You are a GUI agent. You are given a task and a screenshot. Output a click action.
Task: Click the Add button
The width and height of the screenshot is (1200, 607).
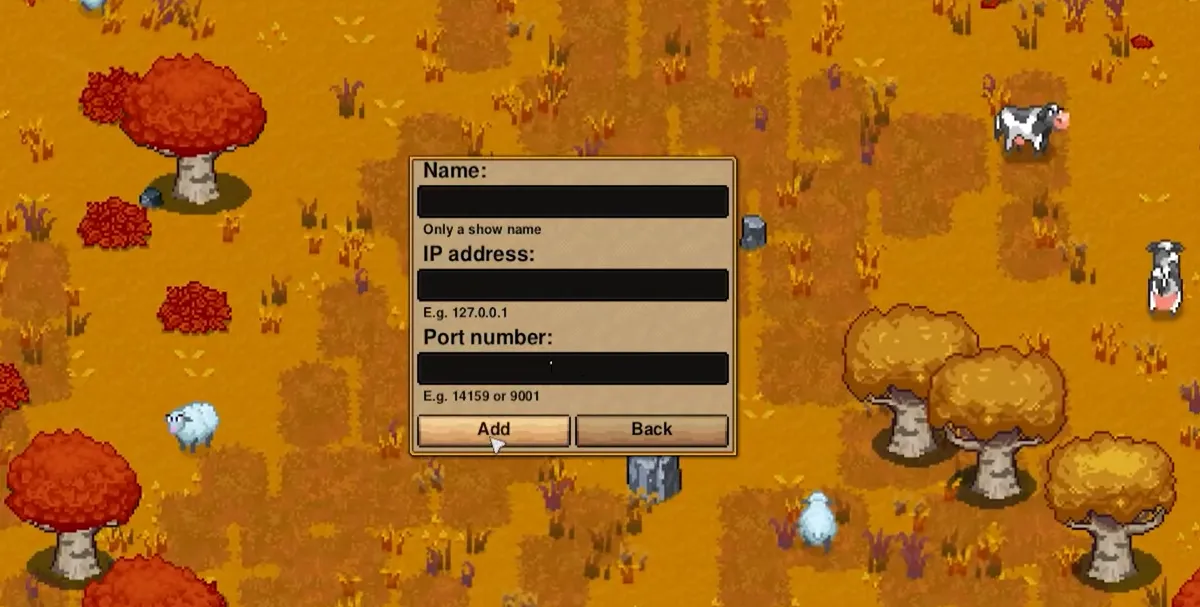pyautogui.click(x=494, y=430)
